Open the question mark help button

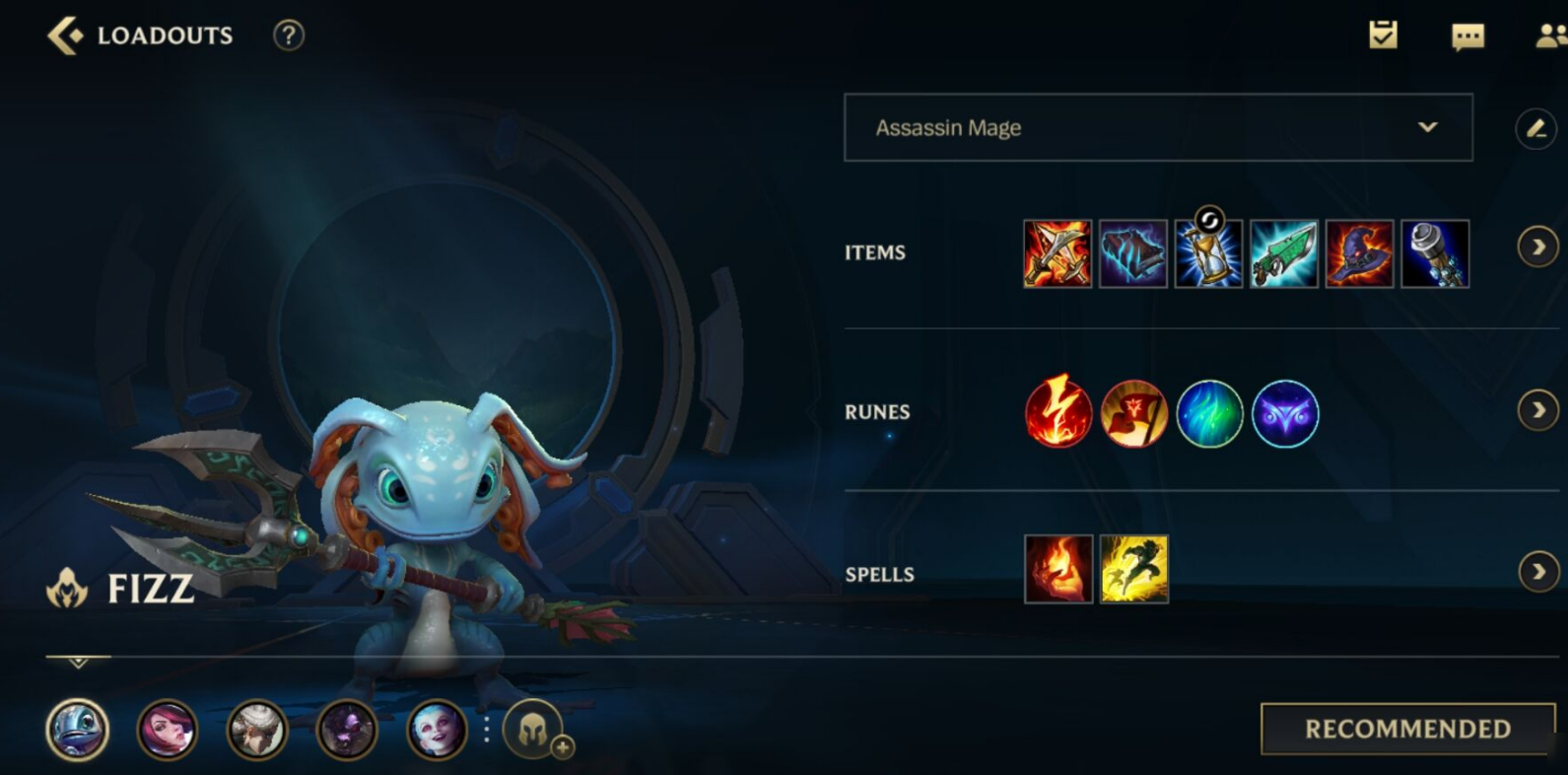click(x=288, y=35)
